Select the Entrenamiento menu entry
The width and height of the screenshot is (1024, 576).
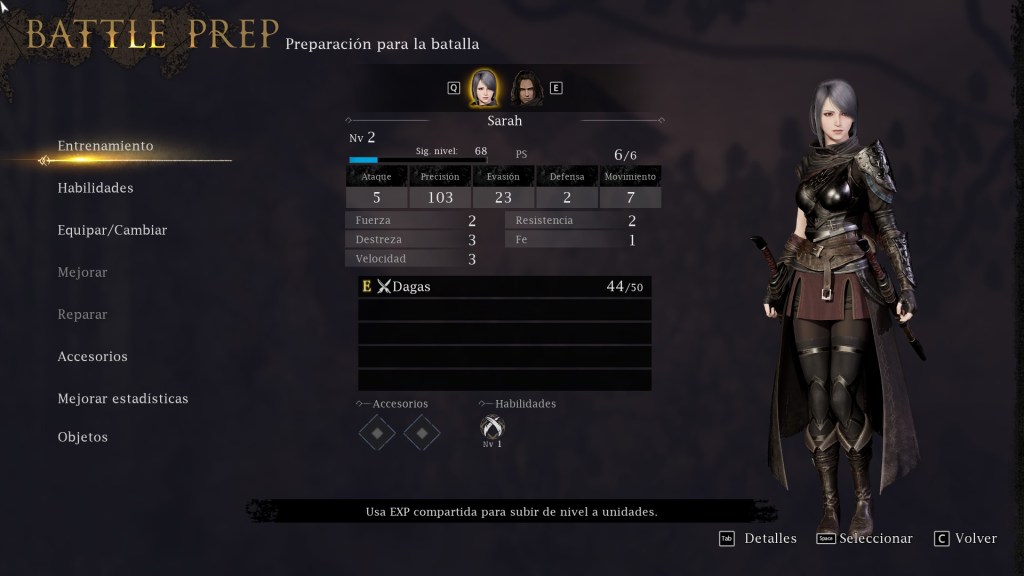coord(106,146)
